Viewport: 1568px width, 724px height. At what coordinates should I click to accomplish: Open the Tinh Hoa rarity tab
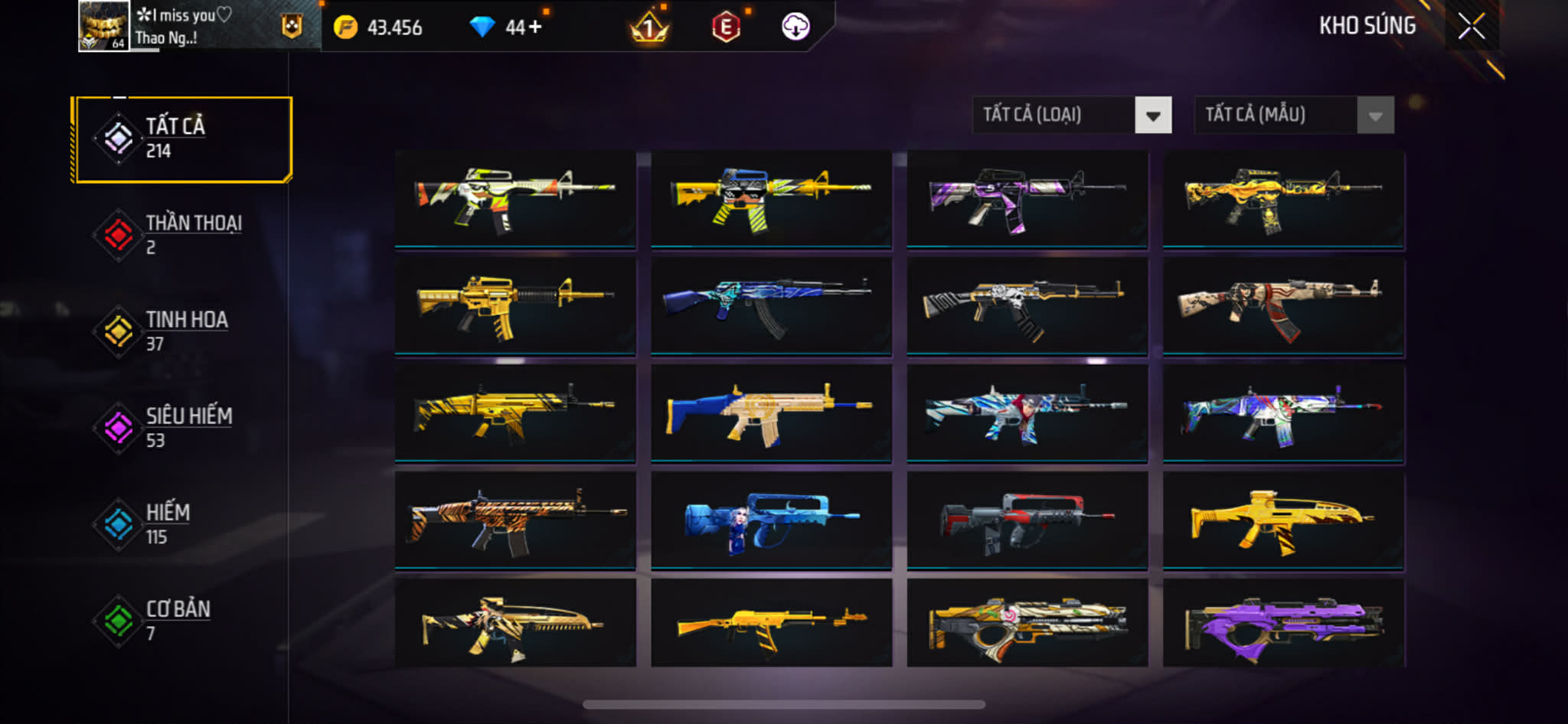coord(182,331)
